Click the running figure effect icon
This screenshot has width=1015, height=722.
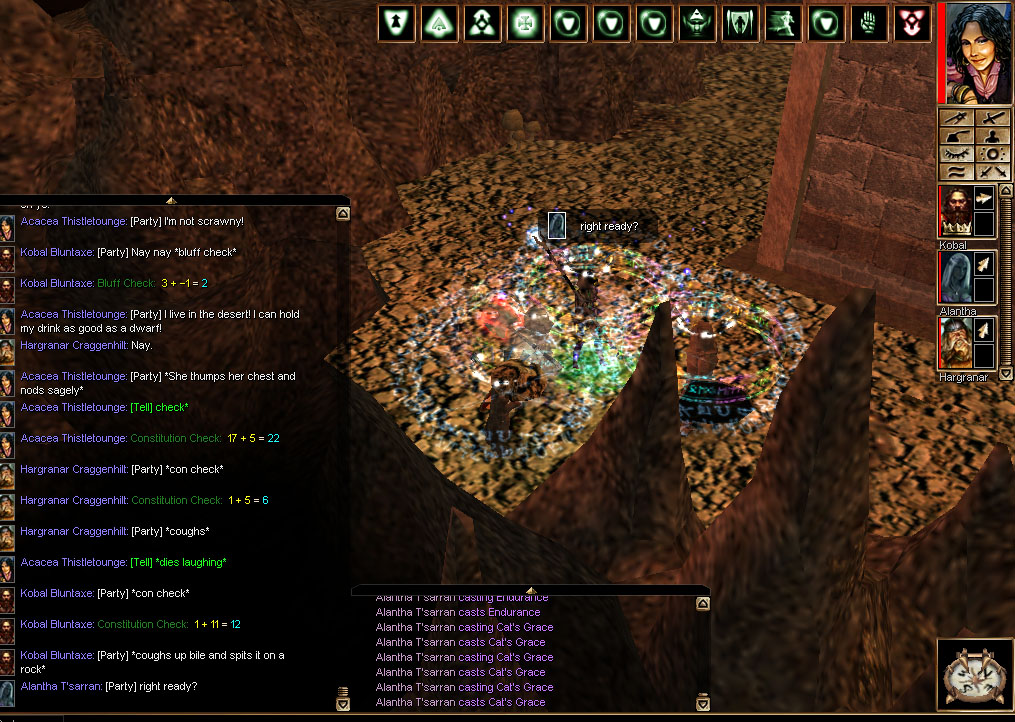(x=783, y=23)
